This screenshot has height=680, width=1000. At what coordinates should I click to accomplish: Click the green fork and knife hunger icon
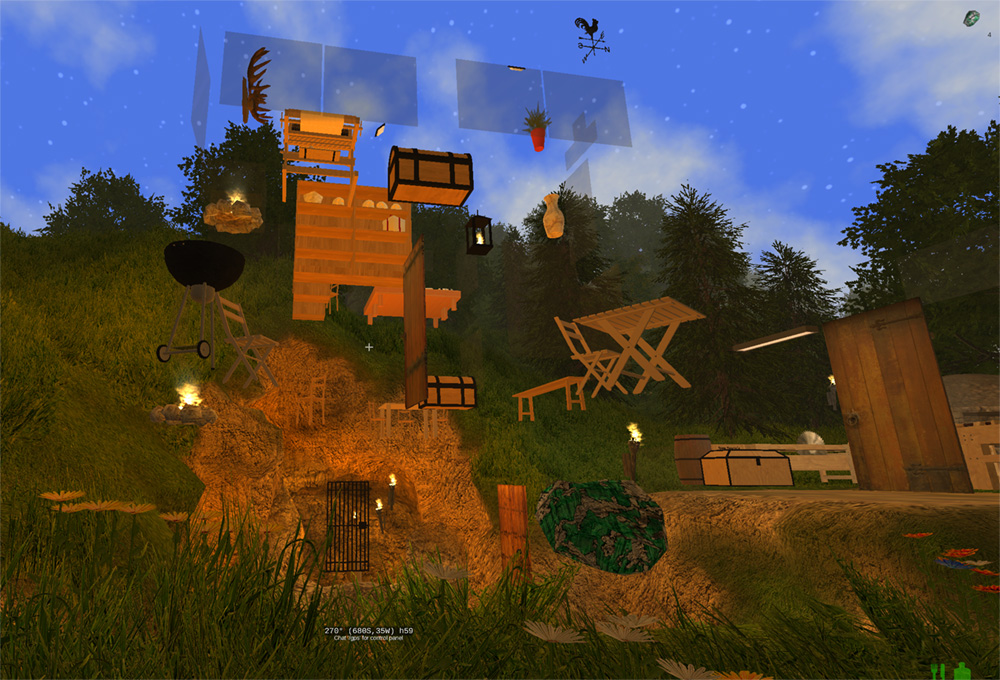pos(938,669)
